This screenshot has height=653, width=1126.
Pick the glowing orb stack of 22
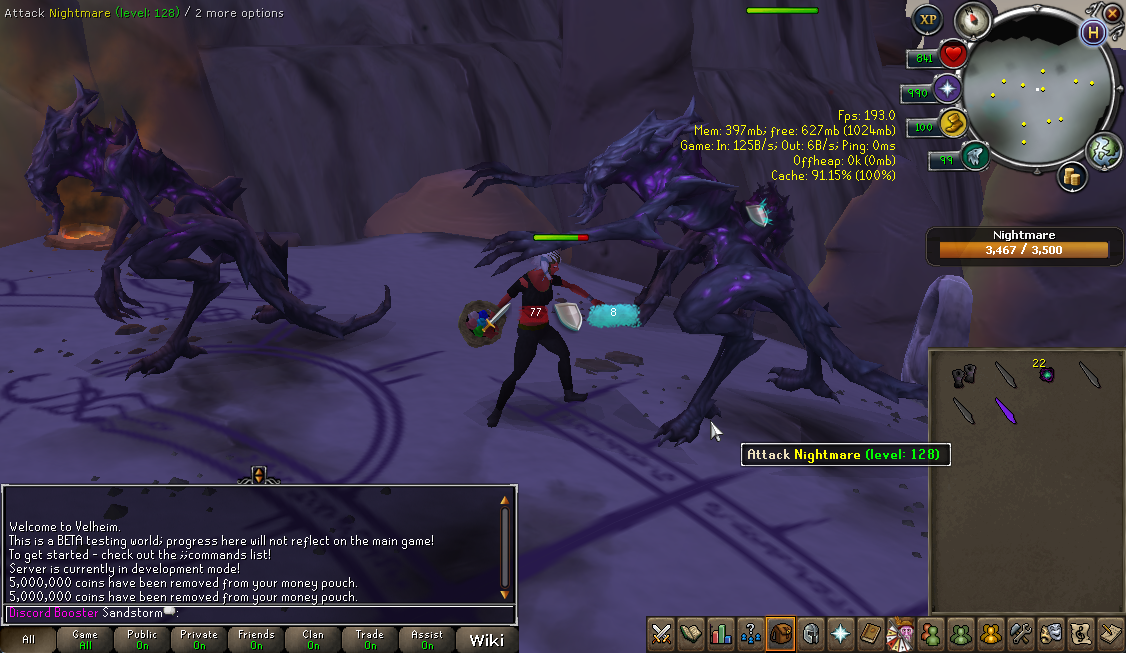coord(1047,374)
